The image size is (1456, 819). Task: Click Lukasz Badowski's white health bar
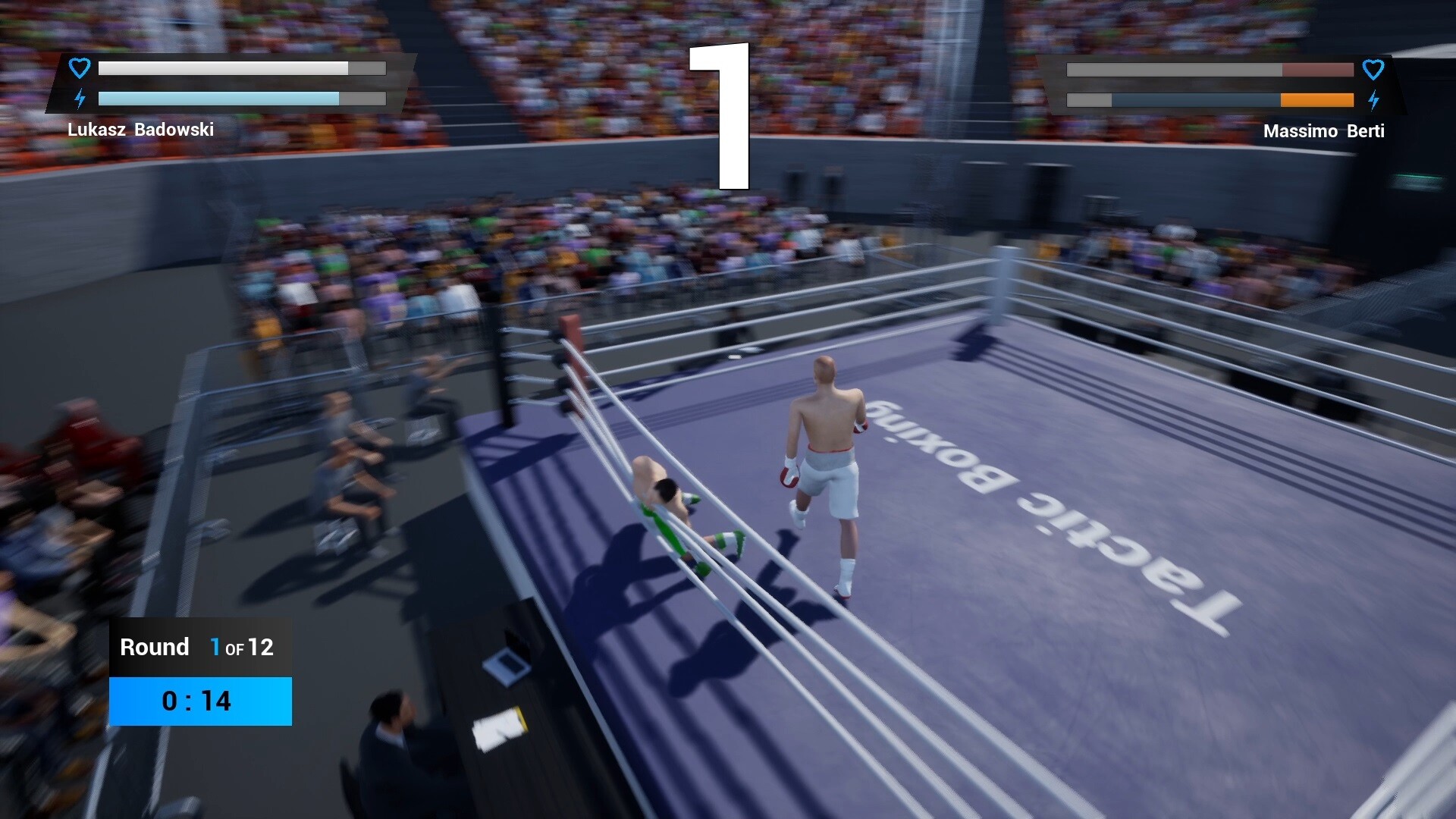(224, 68)
